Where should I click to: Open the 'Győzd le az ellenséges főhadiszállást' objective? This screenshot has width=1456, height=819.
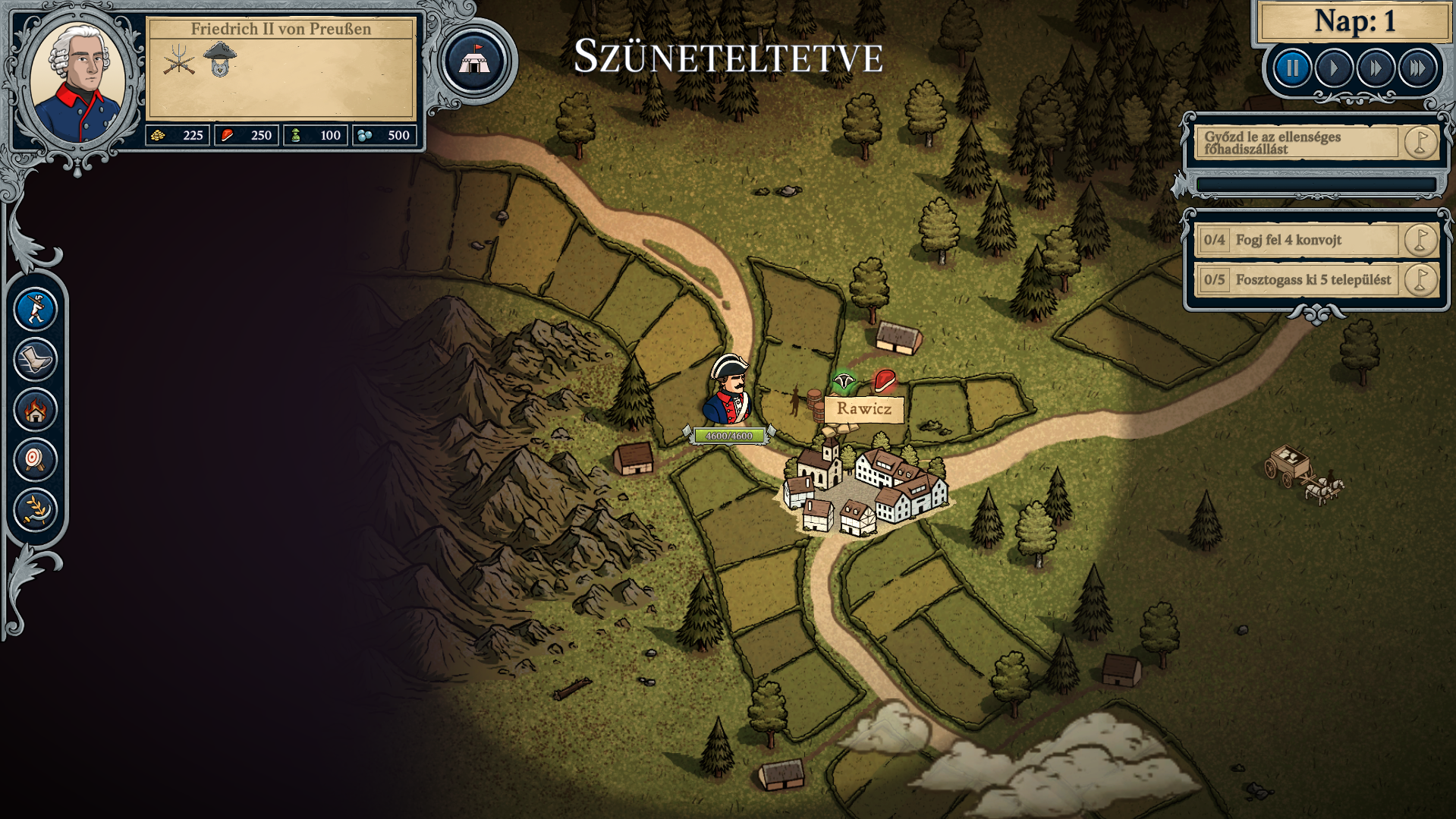point(1296,143)
